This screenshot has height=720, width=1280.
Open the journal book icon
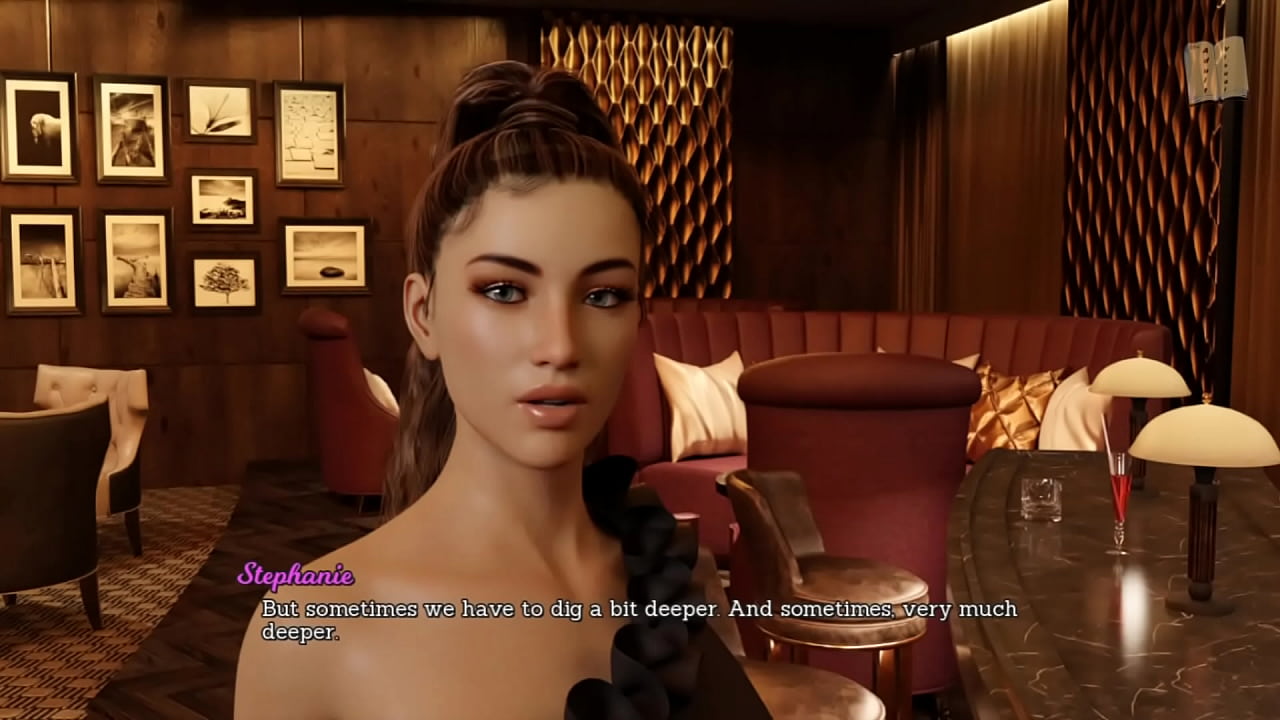point(1215,70)
